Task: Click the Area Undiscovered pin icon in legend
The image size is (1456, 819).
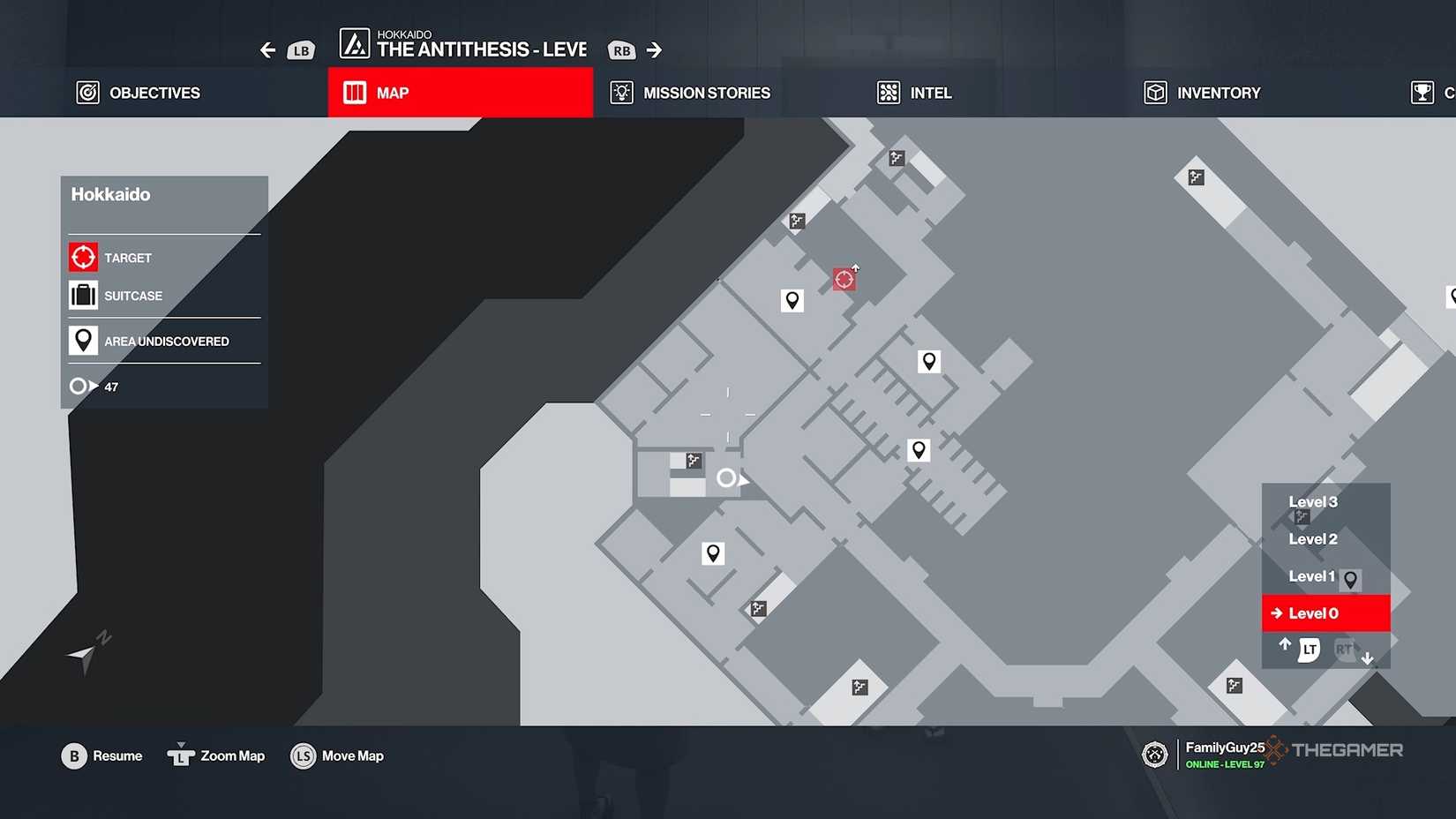Action: [x=83, y=340]
